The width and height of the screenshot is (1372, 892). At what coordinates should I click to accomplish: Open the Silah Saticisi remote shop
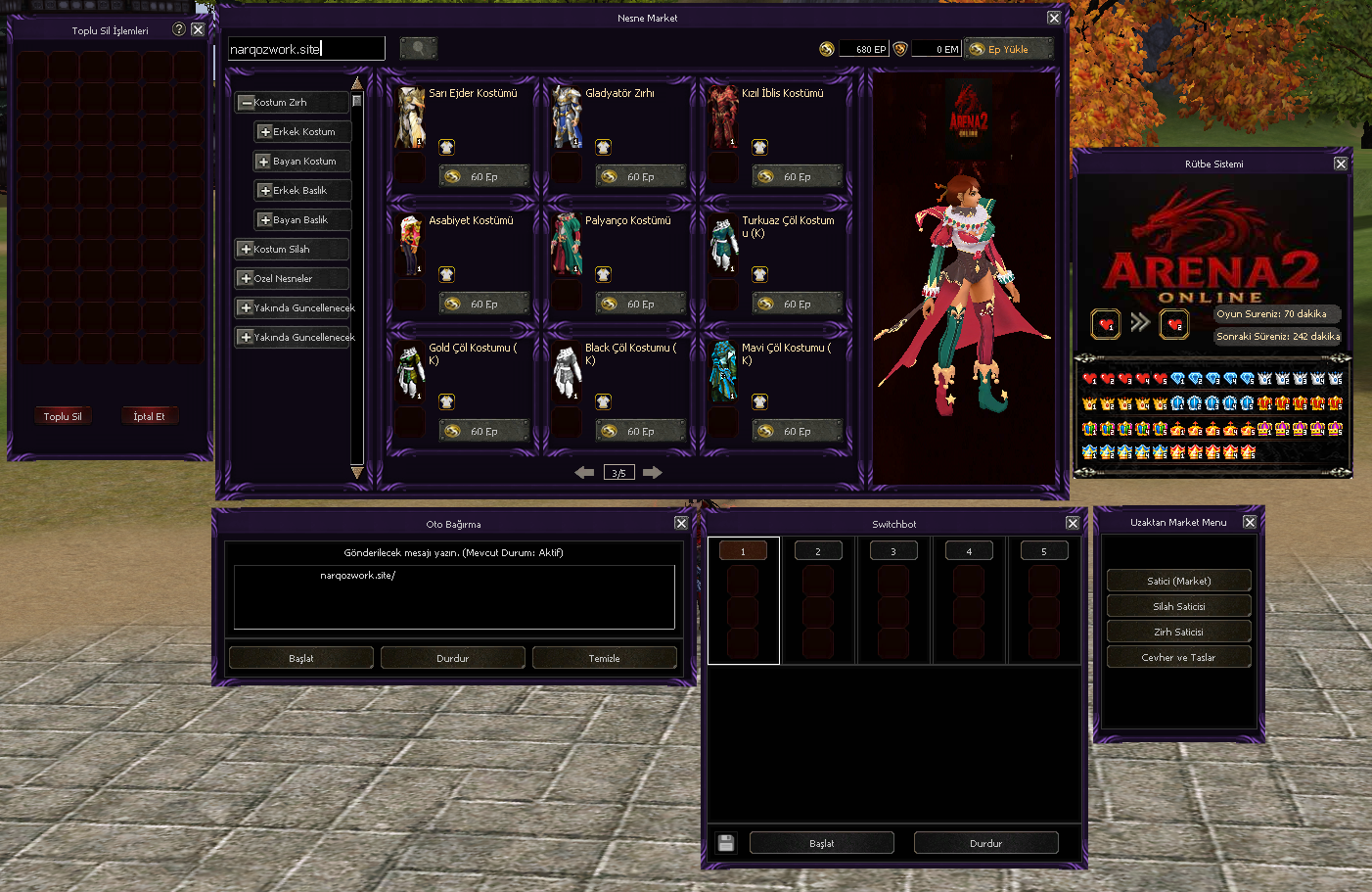1178,606
